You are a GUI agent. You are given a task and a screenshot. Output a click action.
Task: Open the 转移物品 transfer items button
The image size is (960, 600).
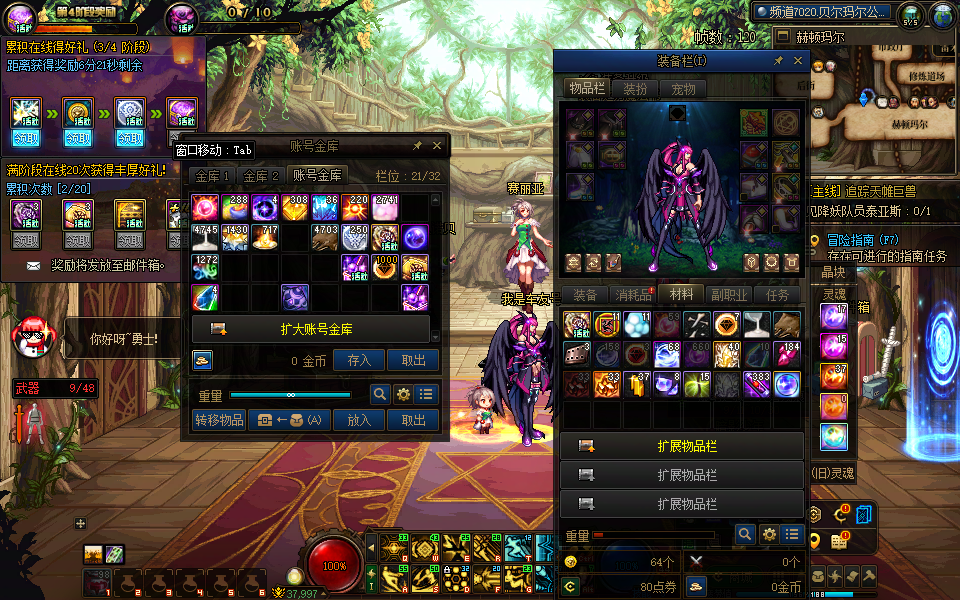[x=219, y=420]
